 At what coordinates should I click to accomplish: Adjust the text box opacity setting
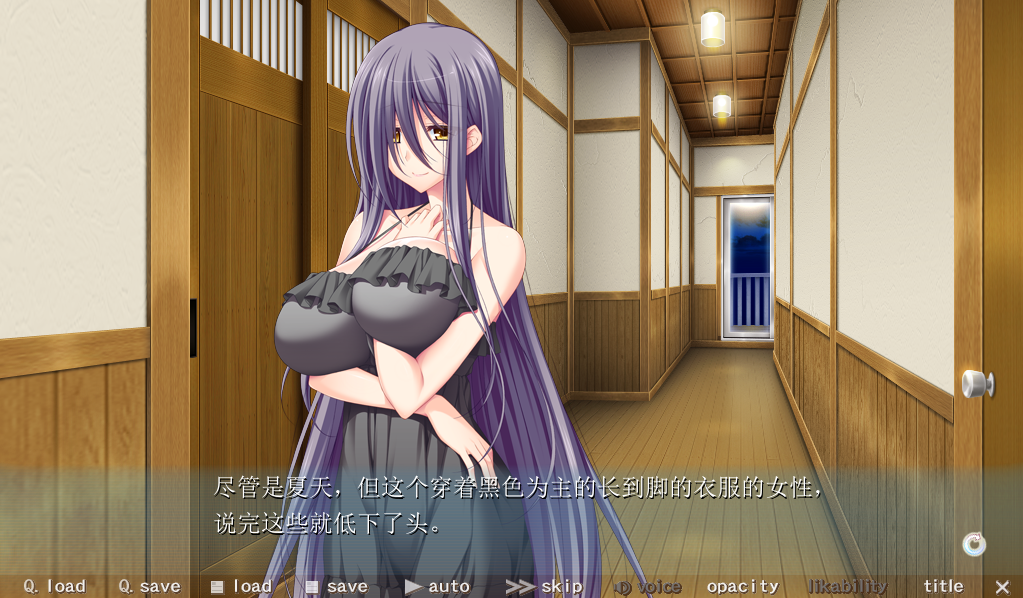pyautogui.click(x=742, y=587)
